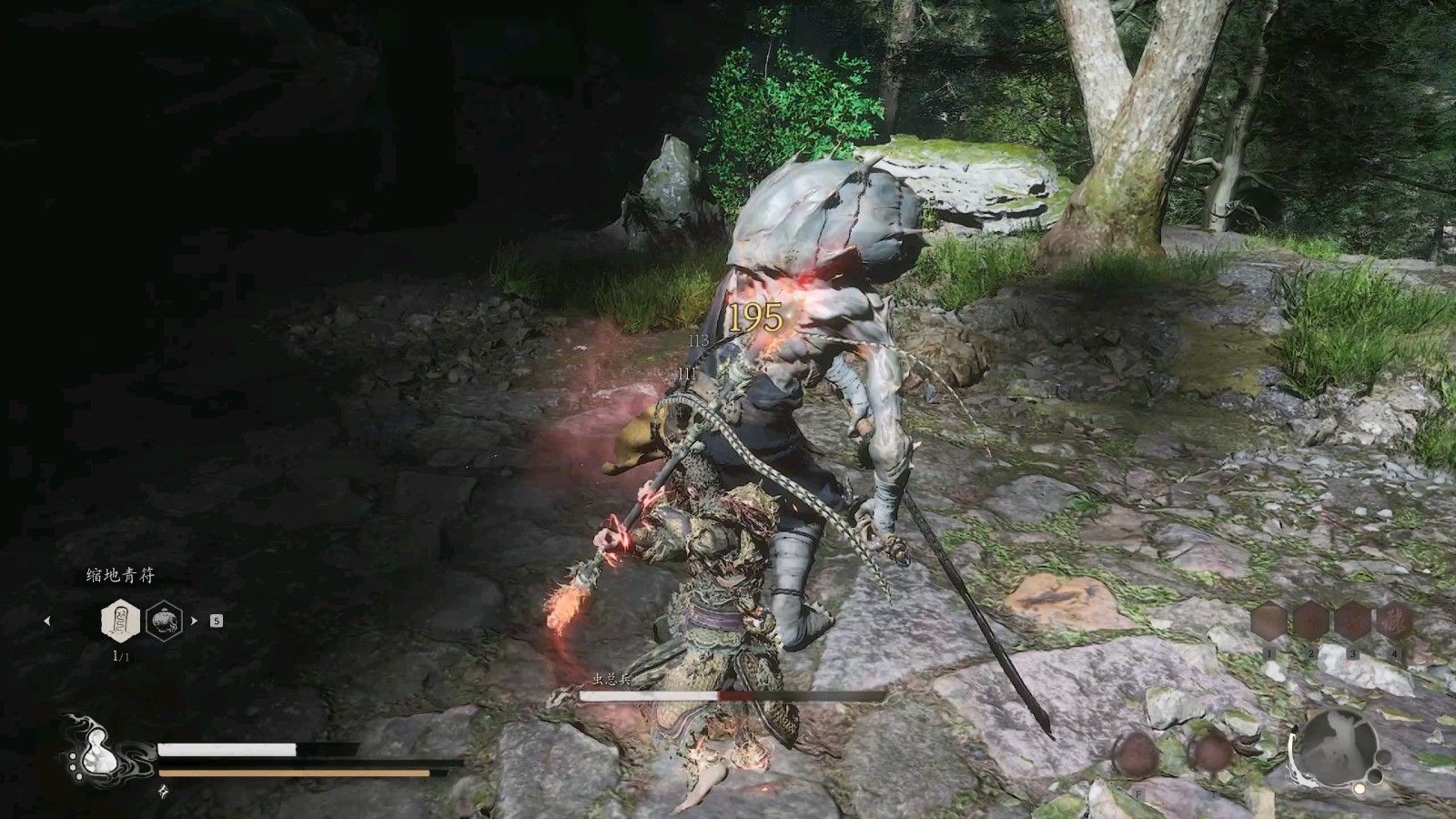Image resolution: width=1456 pixels, height=819 pixels.
Task: Activate the hexagonal spell slot numbered 1
Action: coord(1269,623)
